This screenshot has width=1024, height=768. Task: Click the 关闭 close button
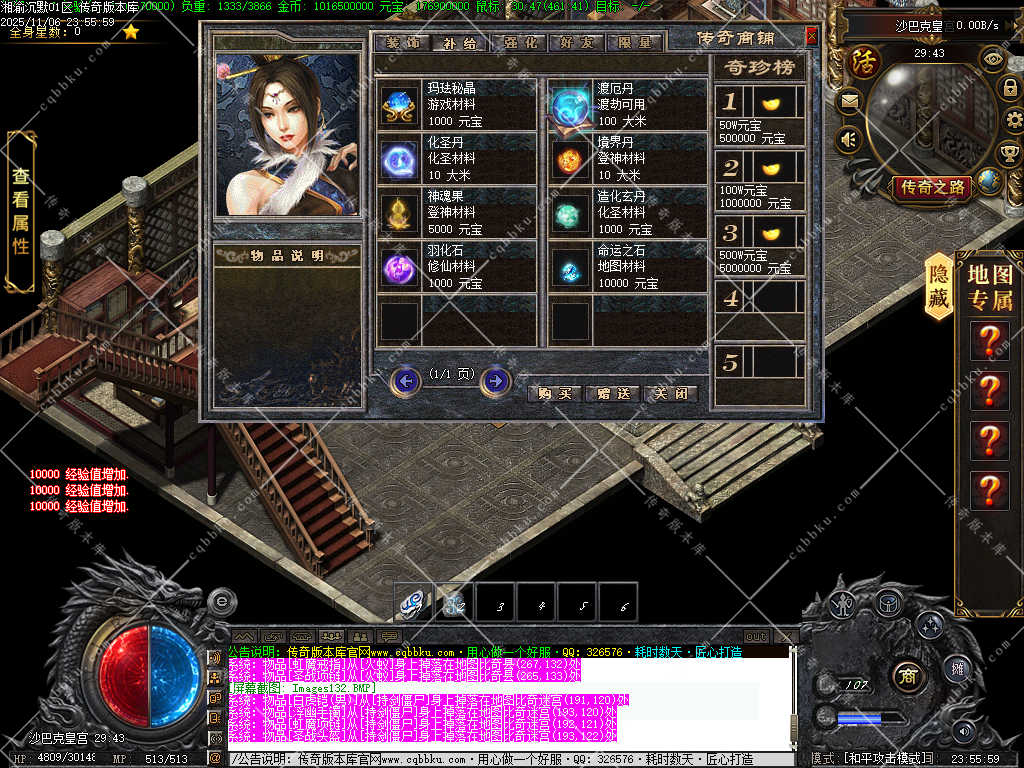(x=670, y=393)
